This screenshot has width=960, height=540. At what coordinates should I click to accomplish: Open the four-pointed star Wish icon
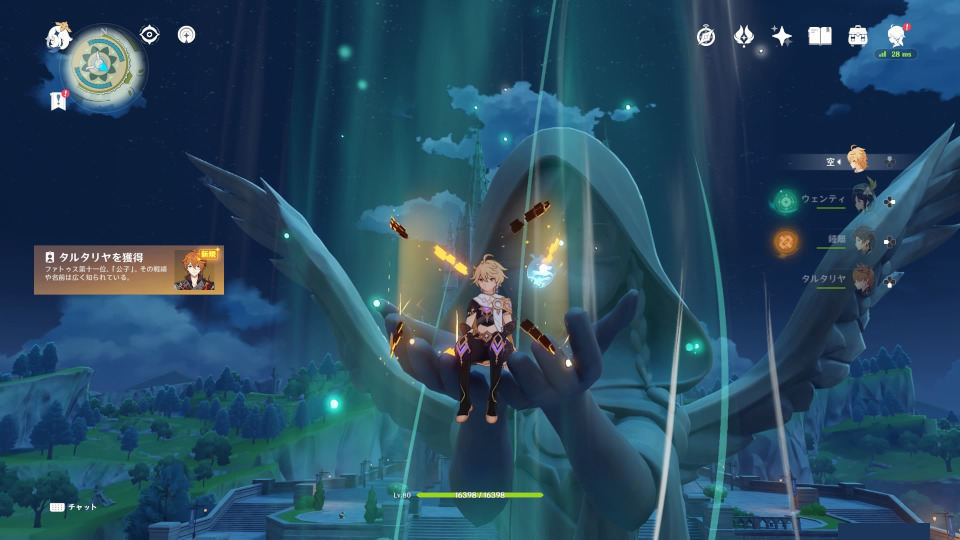(x=782, y=36)
